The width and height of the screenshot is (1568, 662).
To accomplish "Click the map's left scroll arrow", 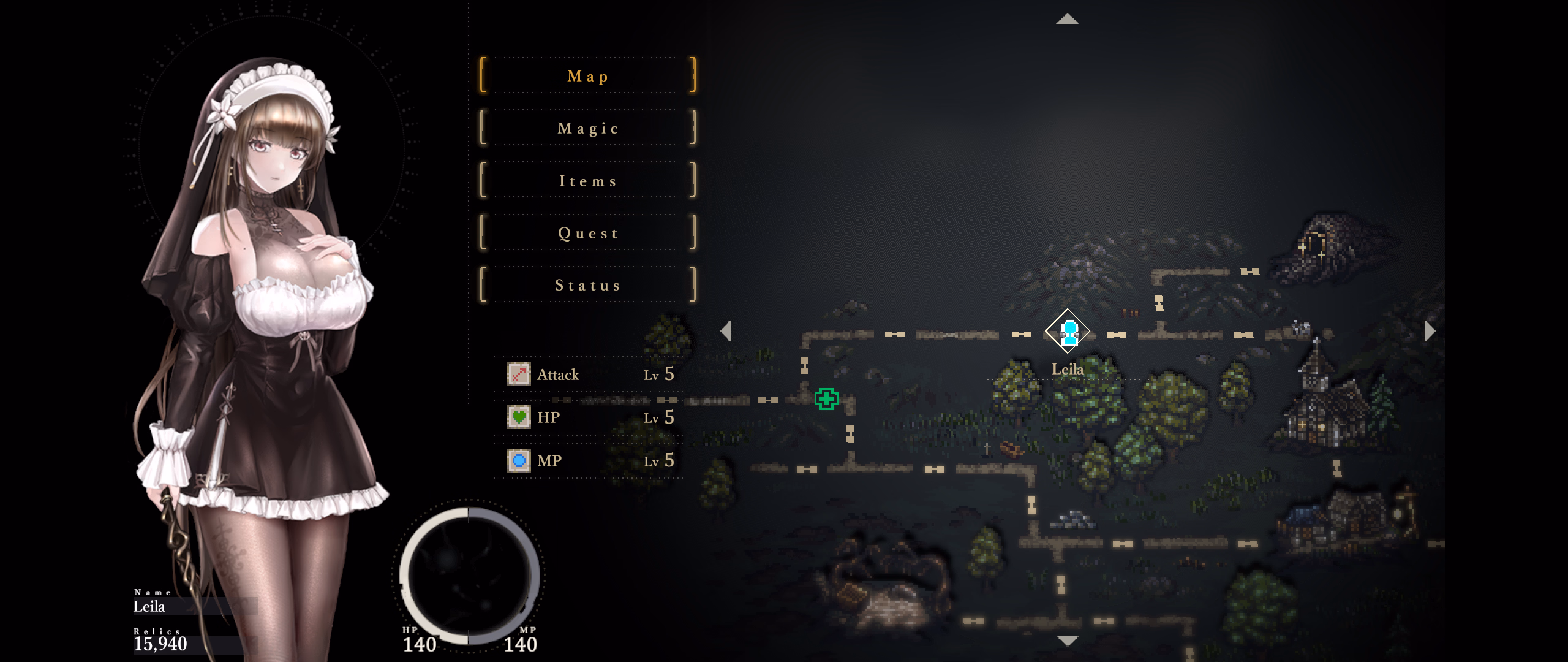I will (x=726, y=331).
